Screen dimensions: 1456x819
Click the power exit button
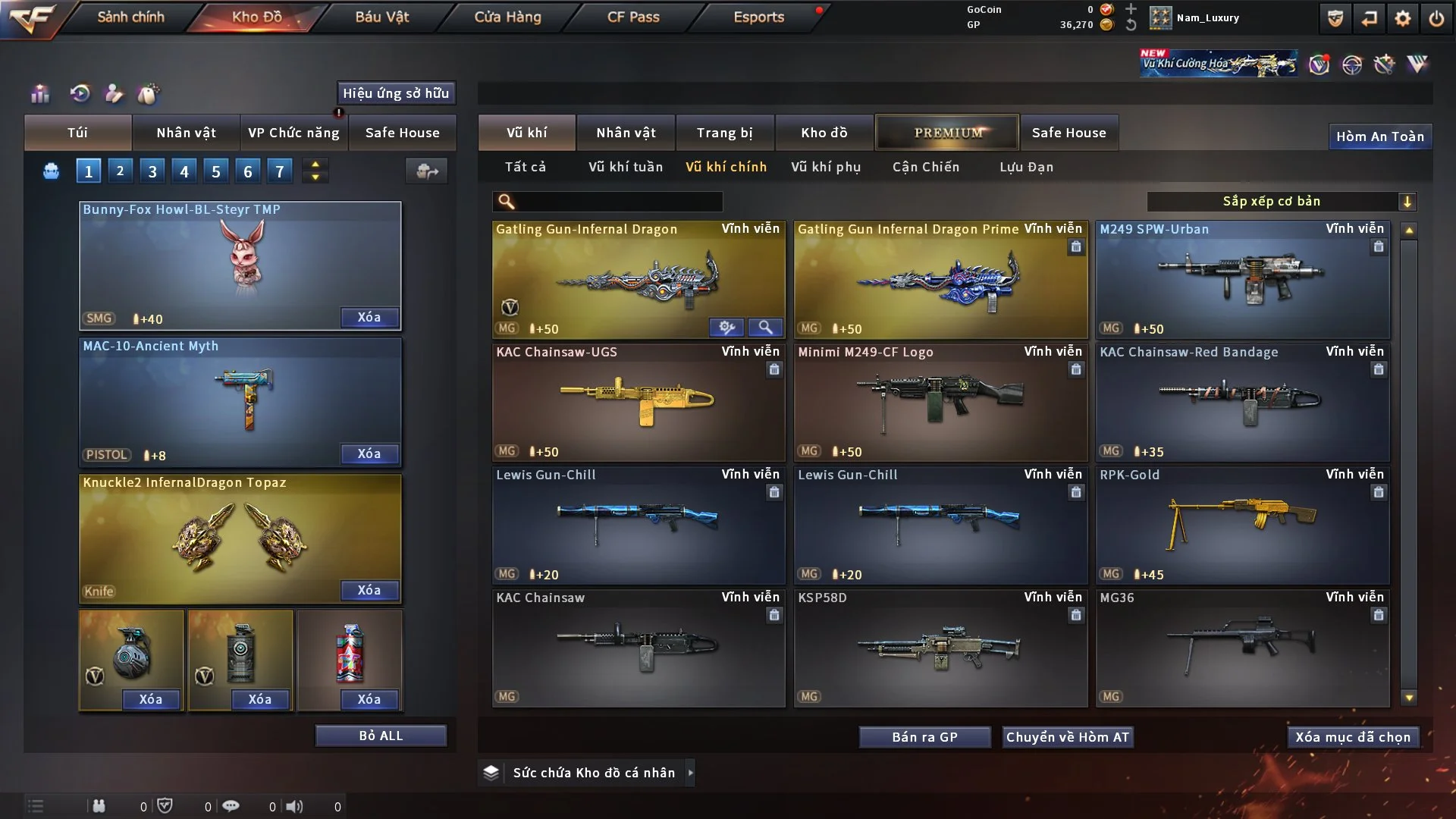(1436, 18)
